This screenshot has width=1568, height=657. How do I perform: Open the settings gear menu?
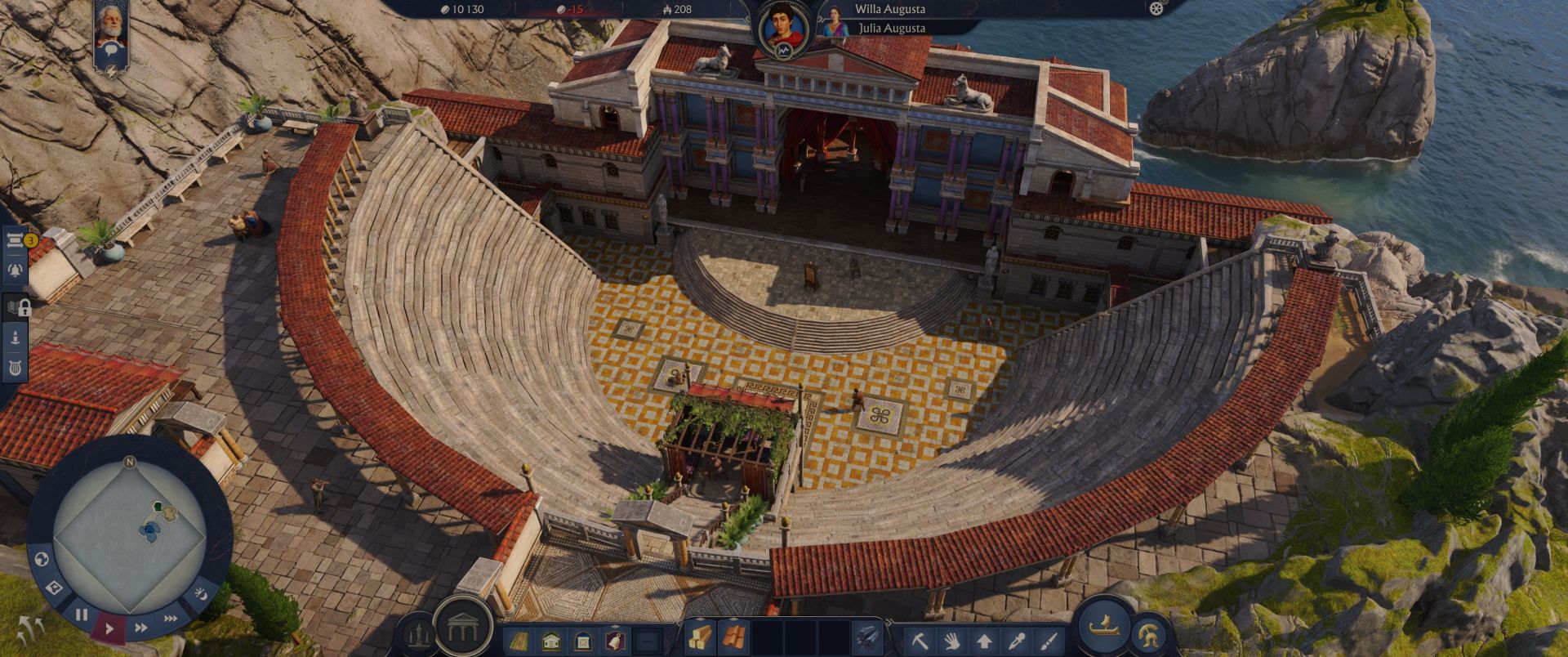[1156, 9]
